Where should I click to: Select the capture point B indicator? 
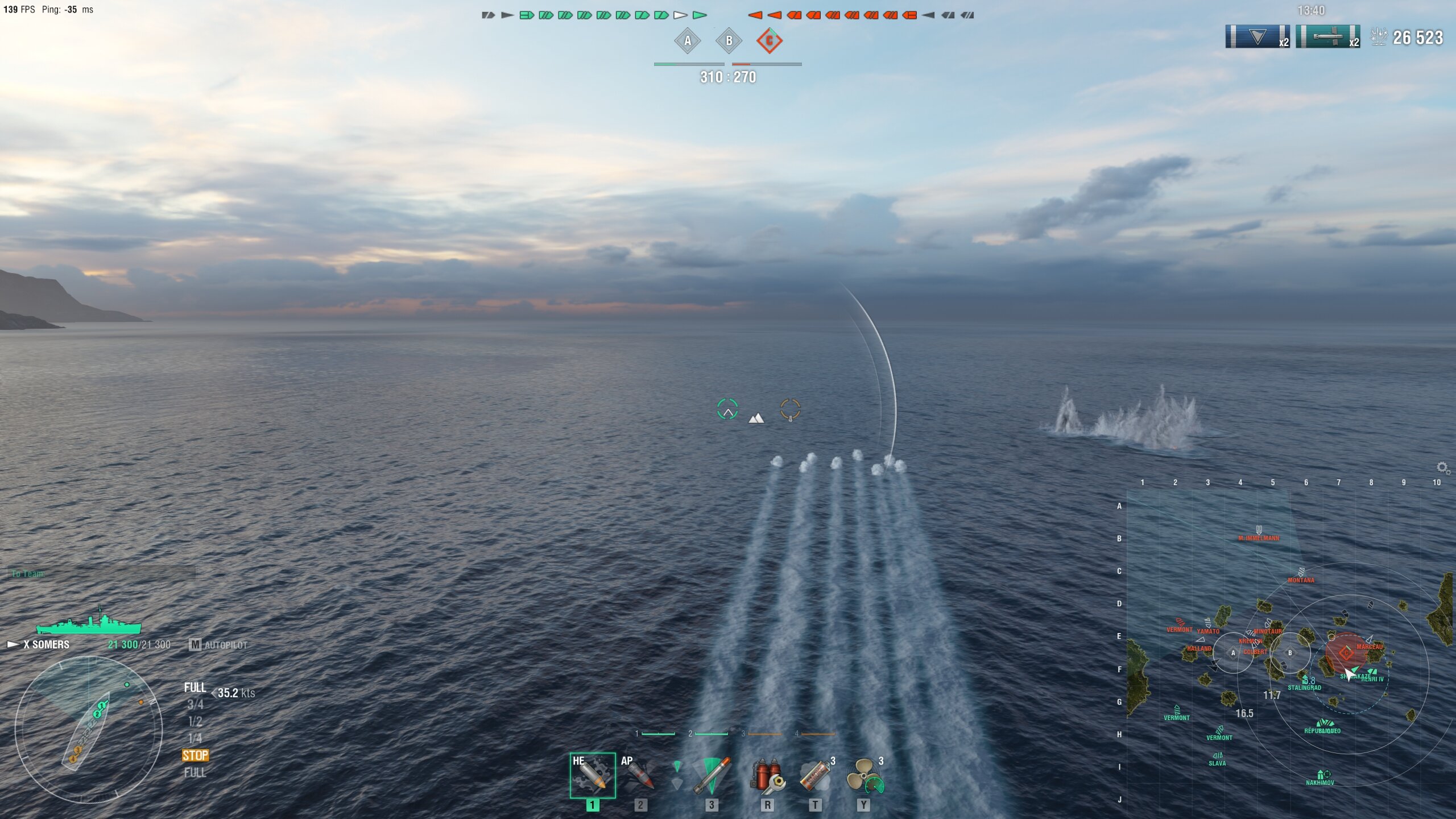(729, 41)
